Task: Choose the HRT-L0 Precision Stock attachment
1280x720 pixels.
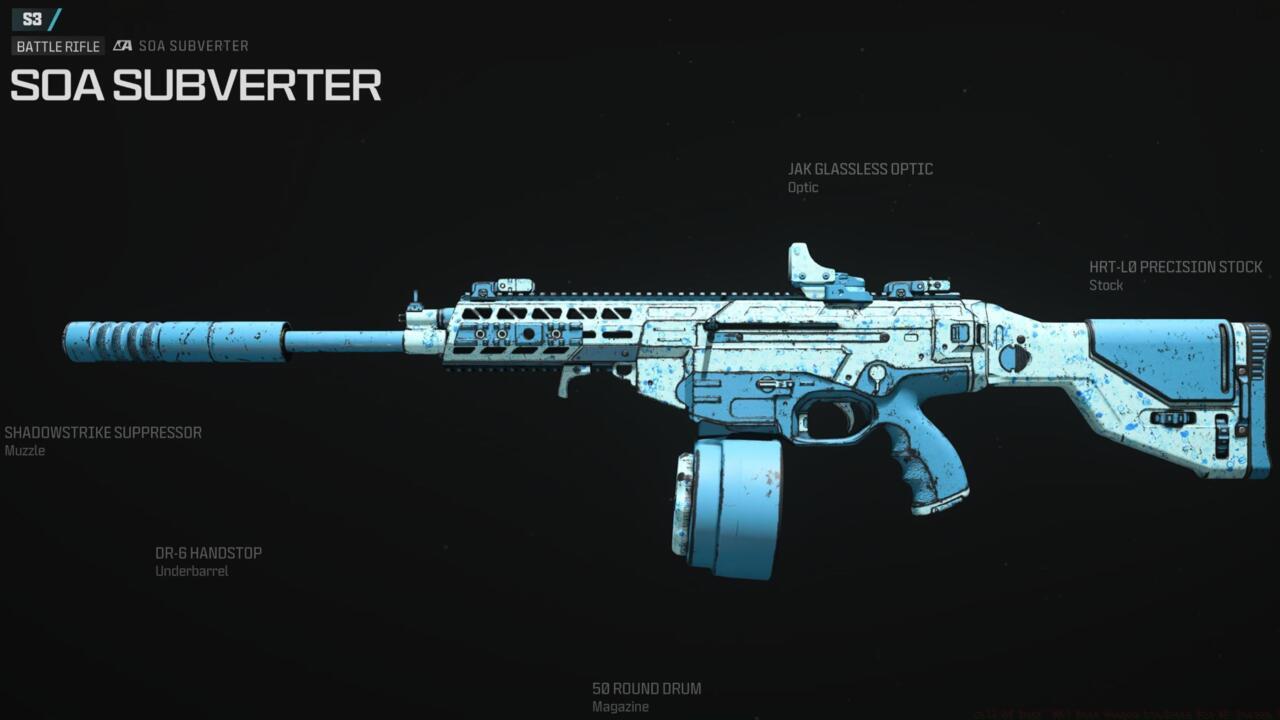Action: (1175, 267)
